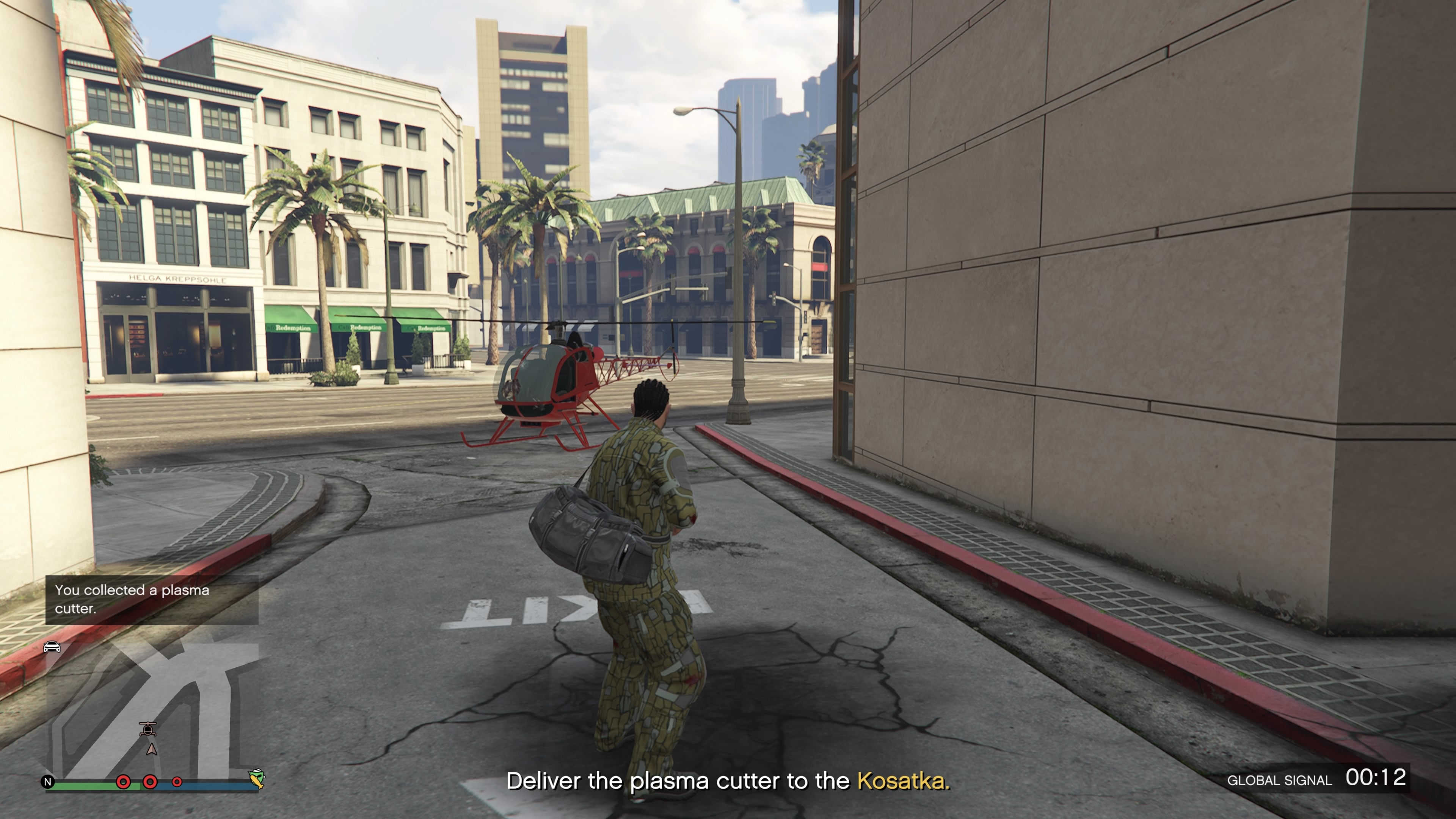1456x819 pixels.
Task: Click the yellow Kosatka submarine marker
Action: click(257, 778)
